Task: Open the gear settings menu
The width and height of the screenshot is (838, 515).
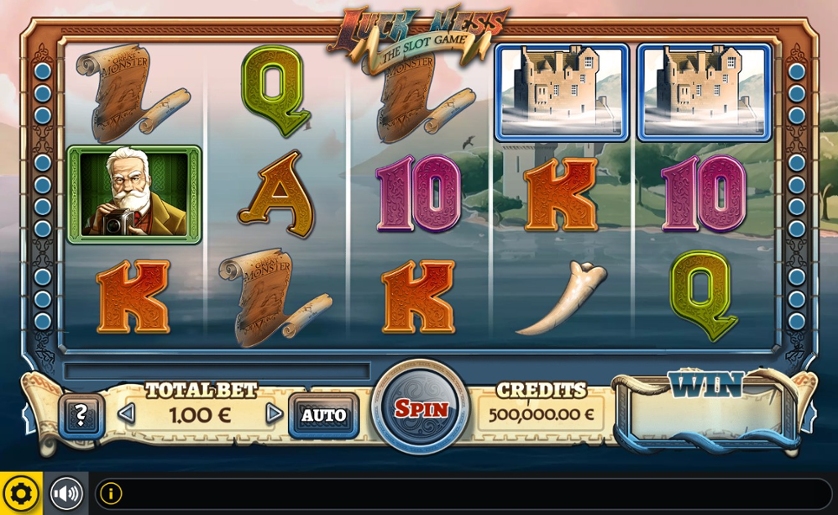Action: coord(20,493)
